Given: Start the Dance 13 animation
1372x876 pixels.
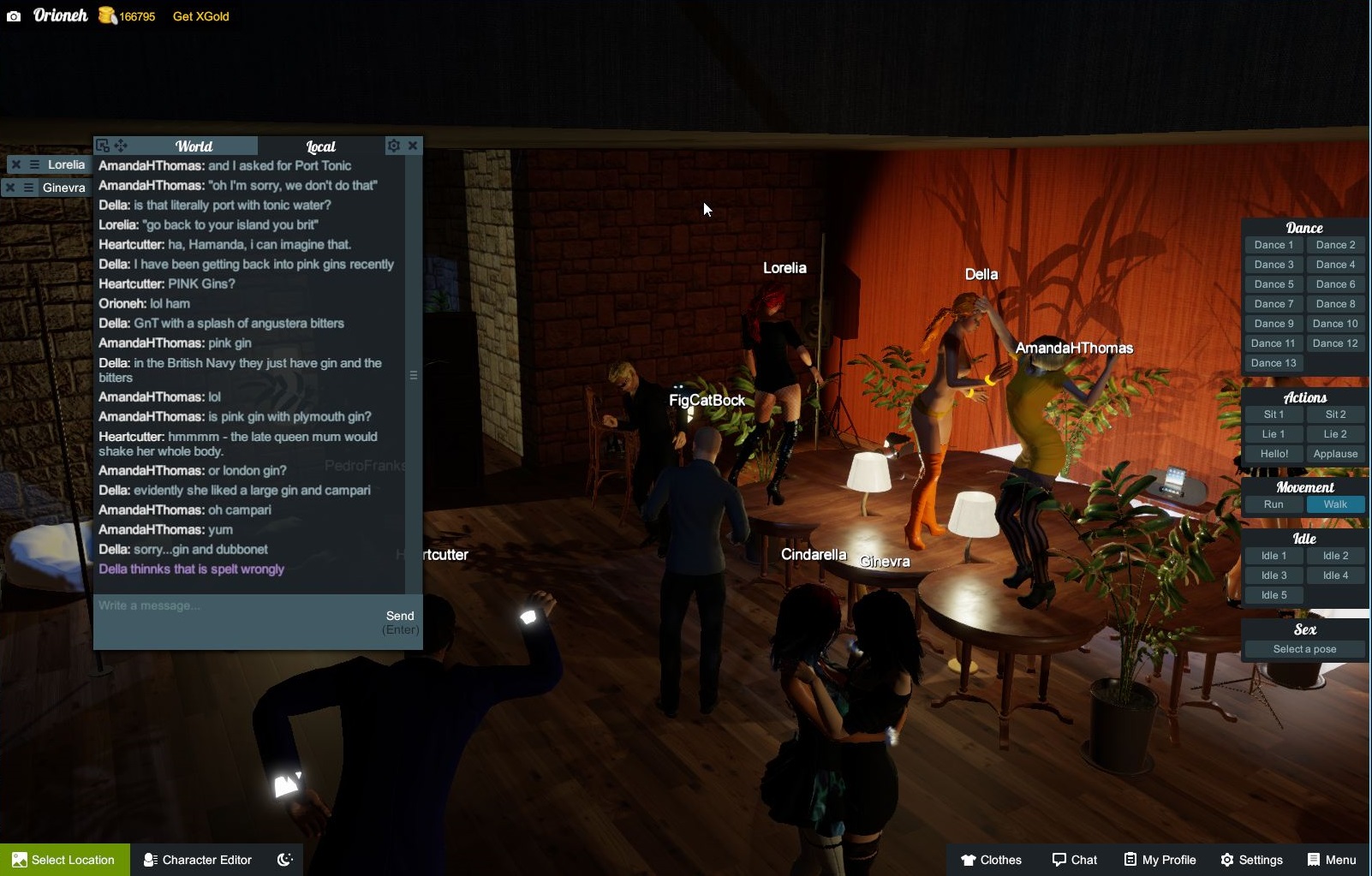Looking at the screenshot, I should pyautogui.click(x=1274, y=363).
